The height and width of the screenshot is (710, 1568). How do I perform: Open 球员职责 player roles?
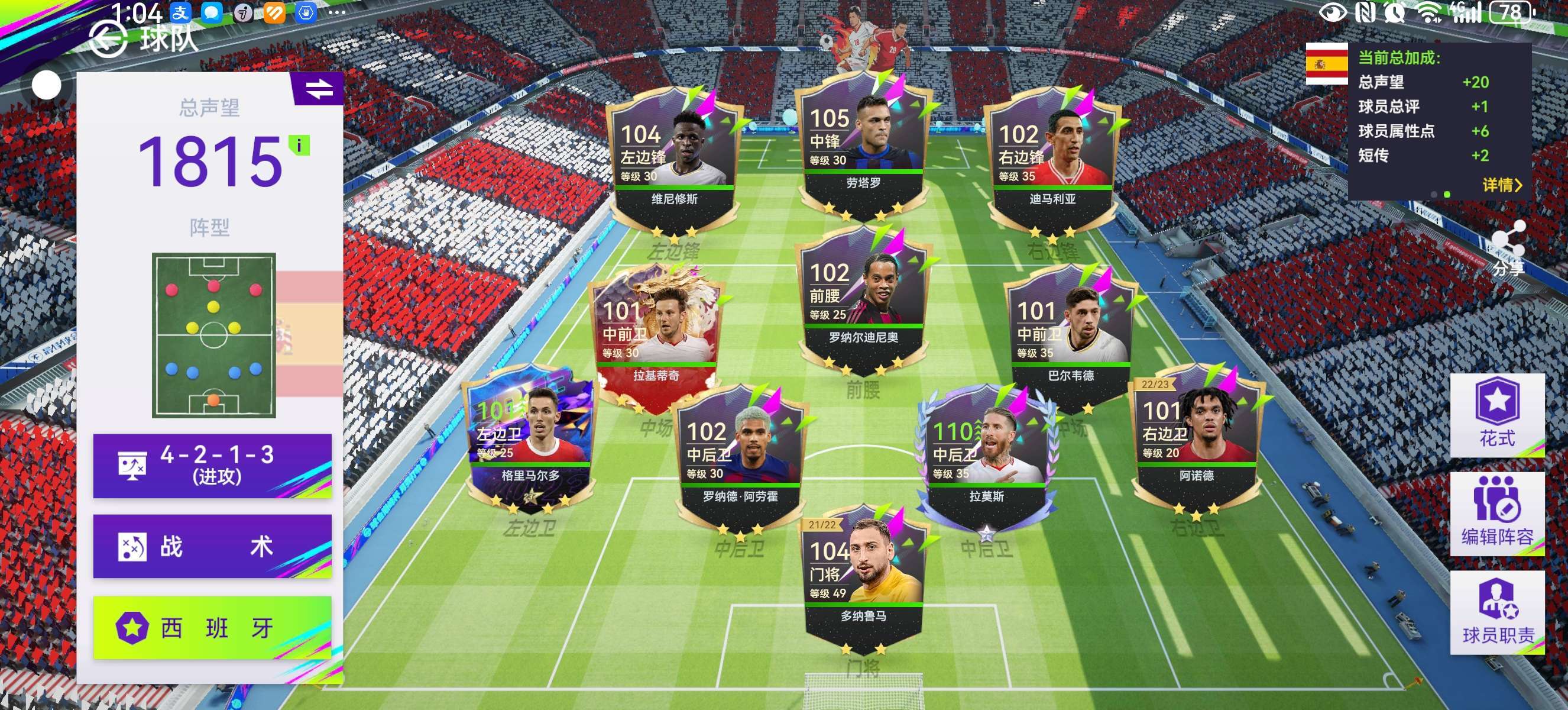point(1497,612)
